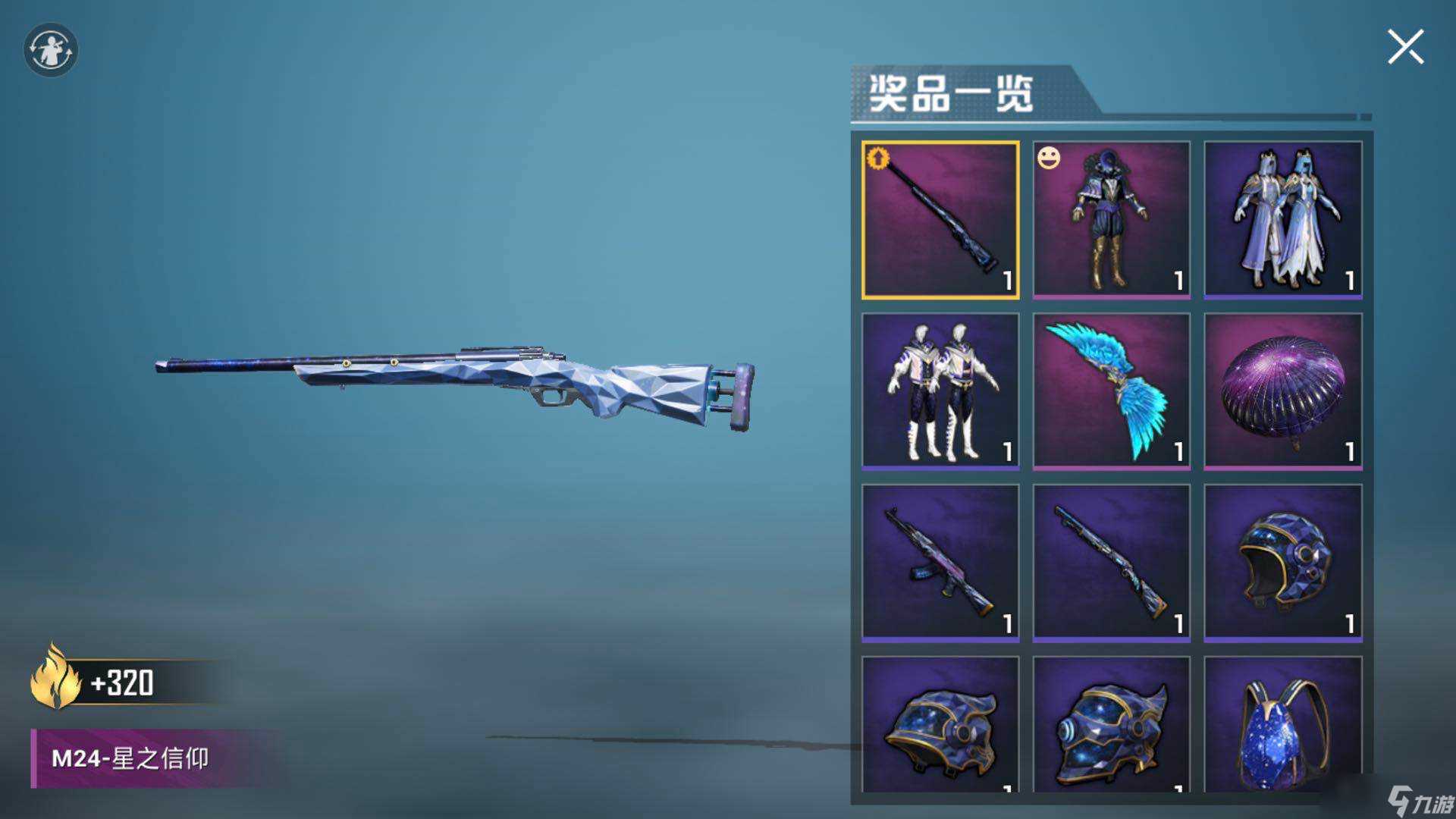Select the white-blue robed outfit set
The height and width of the screenshot is (819, 1456).
[x=1282, y=220]
